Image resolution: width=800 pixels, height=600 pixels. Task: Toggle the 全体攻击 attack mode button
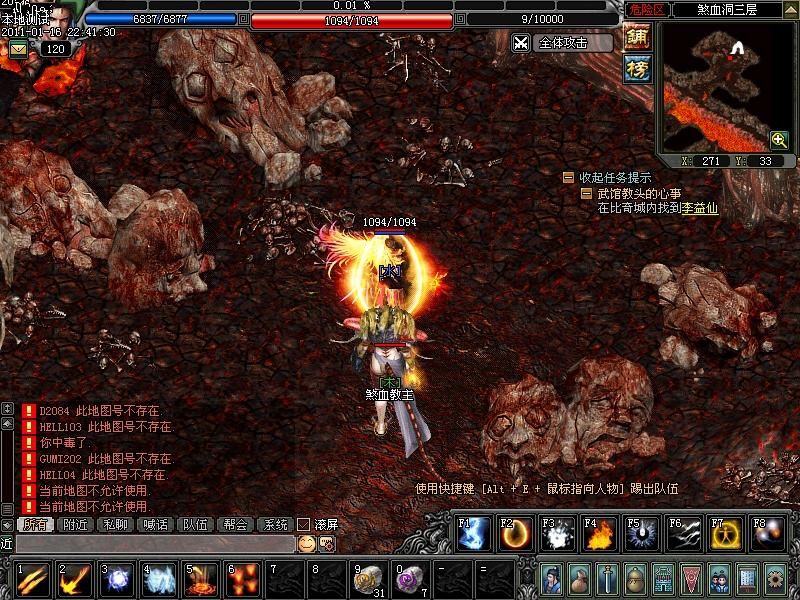point(562,43)
